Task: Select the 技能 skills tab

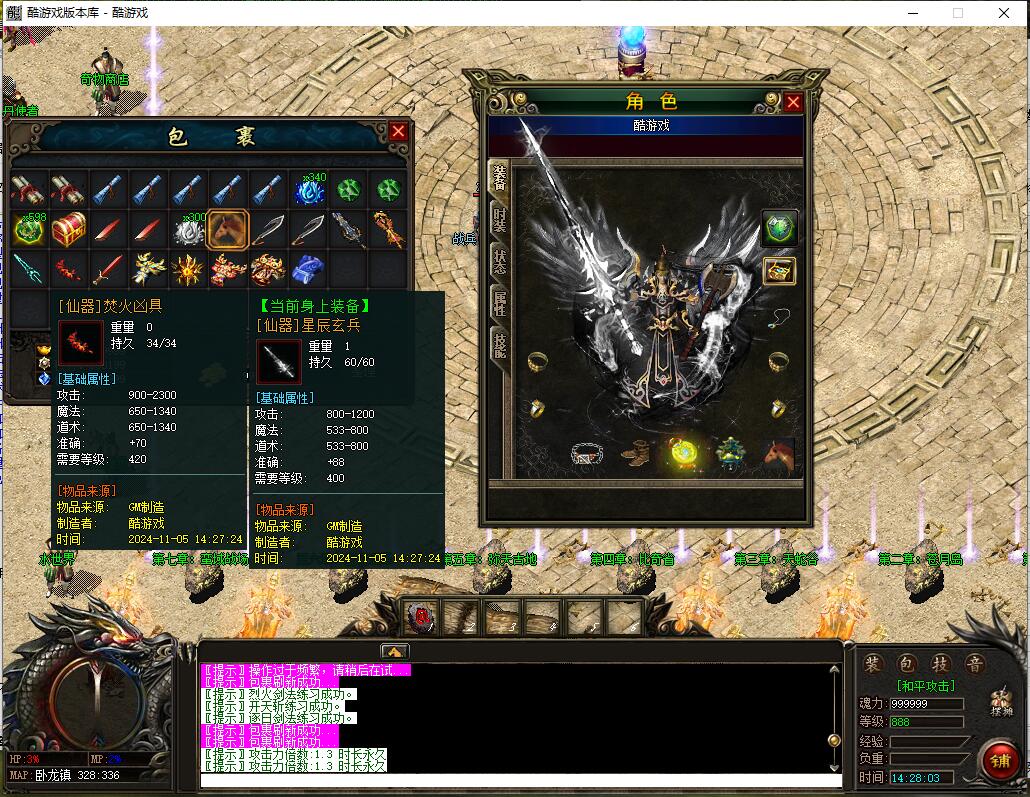Action: (499, 344)
